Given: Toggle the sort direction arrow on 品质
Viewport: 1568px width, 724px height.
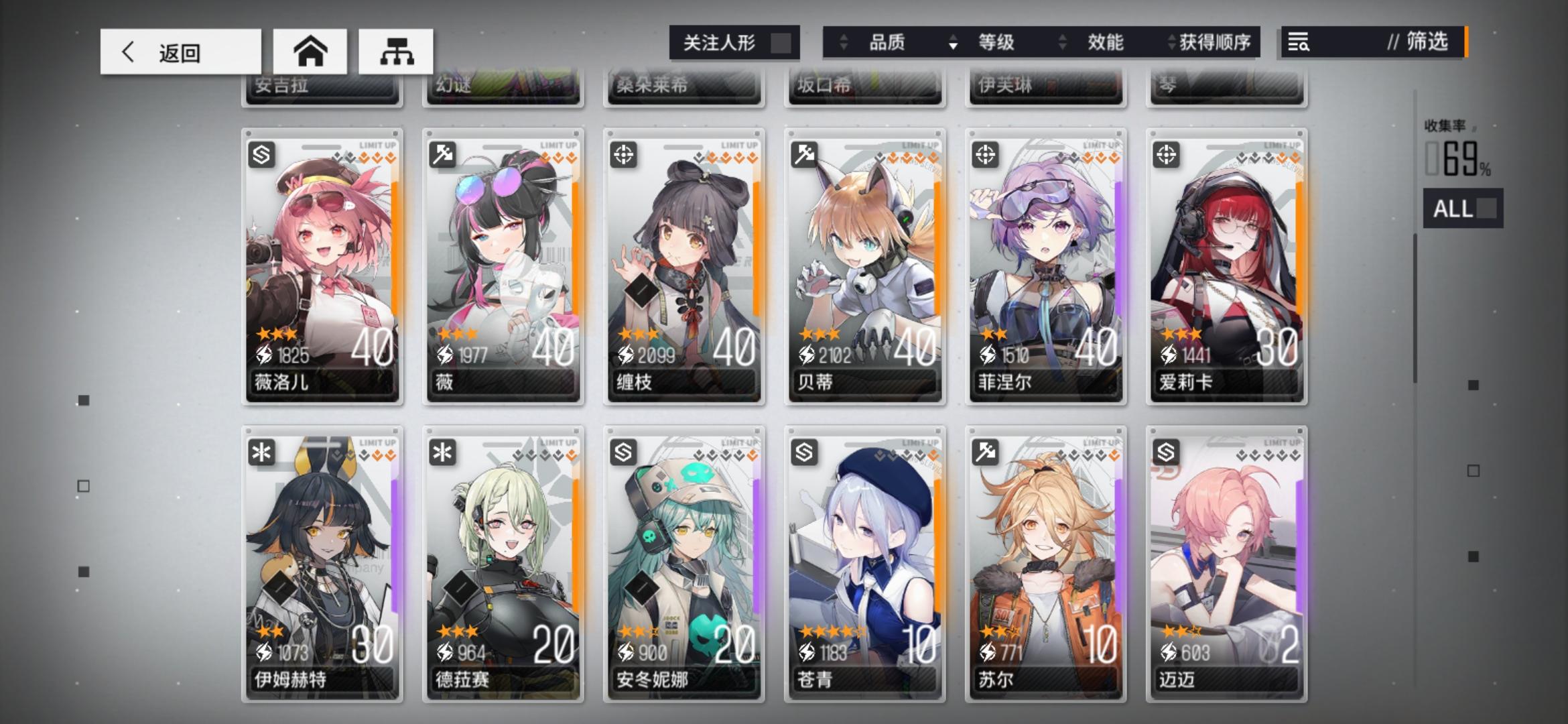Looking at the screenshot, I should tap(842, 42).
